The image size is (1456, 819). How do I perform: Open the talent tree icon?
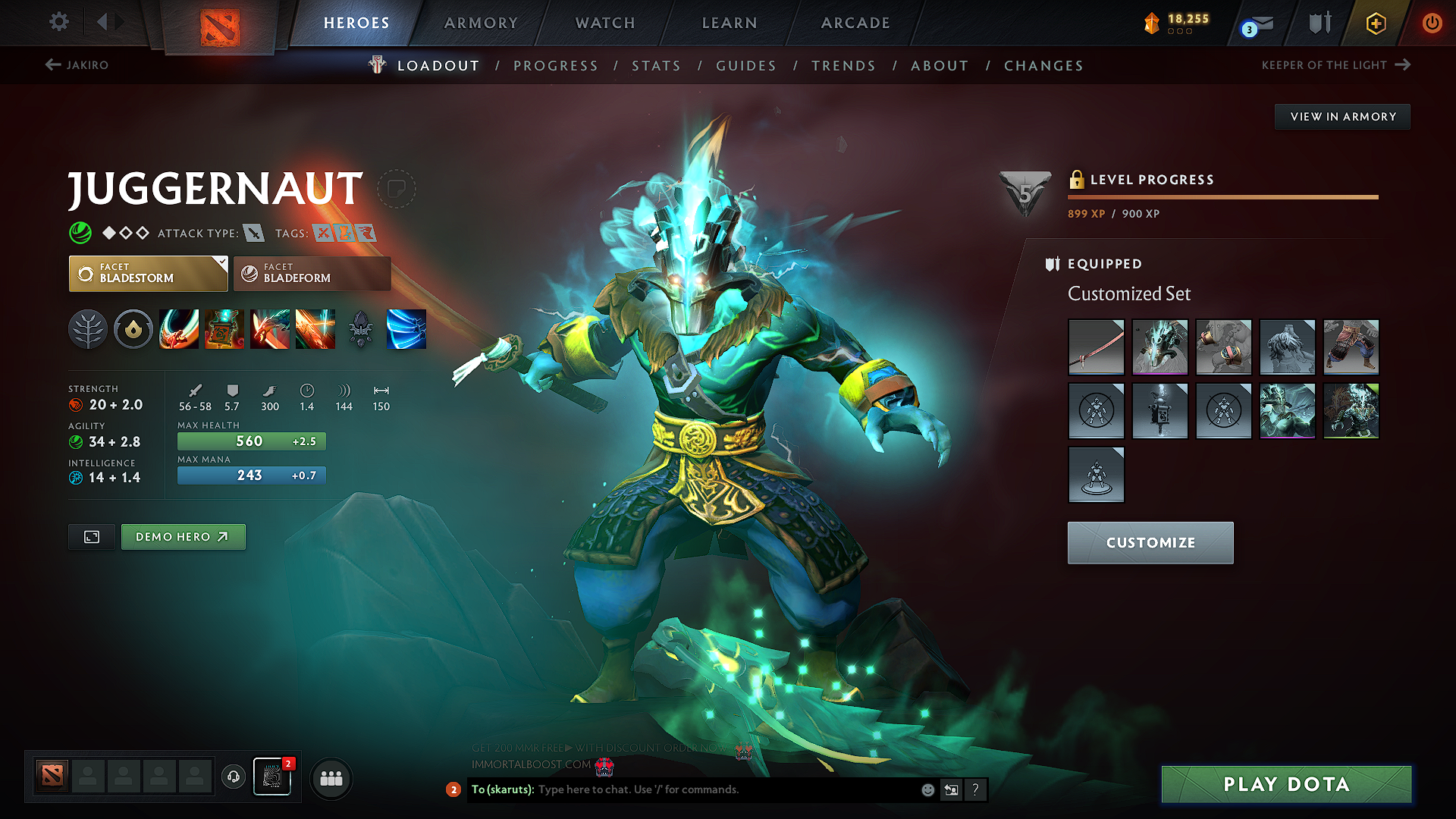click(x=88, y=329)
